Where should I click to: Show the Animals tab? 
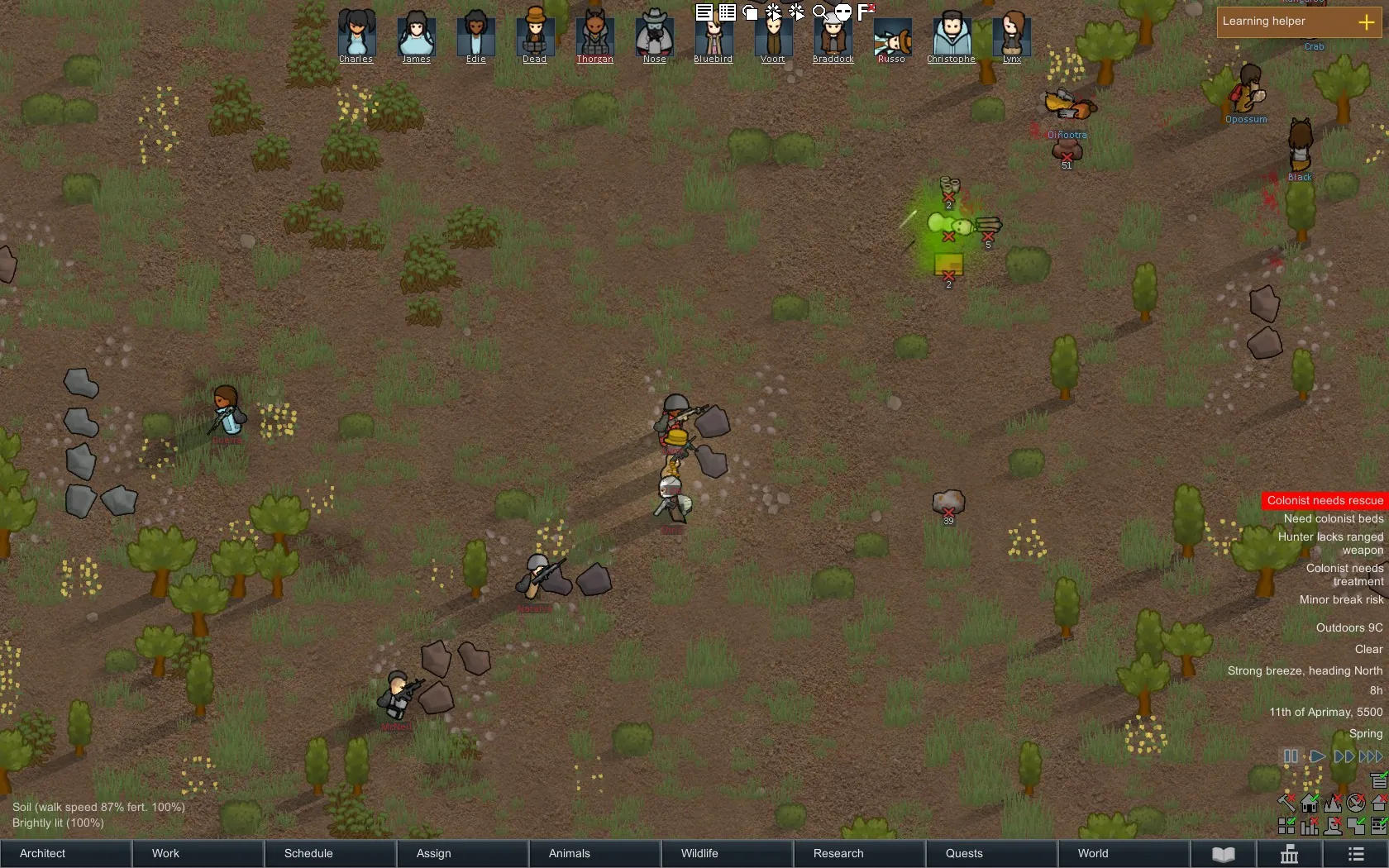pos(595,853)
